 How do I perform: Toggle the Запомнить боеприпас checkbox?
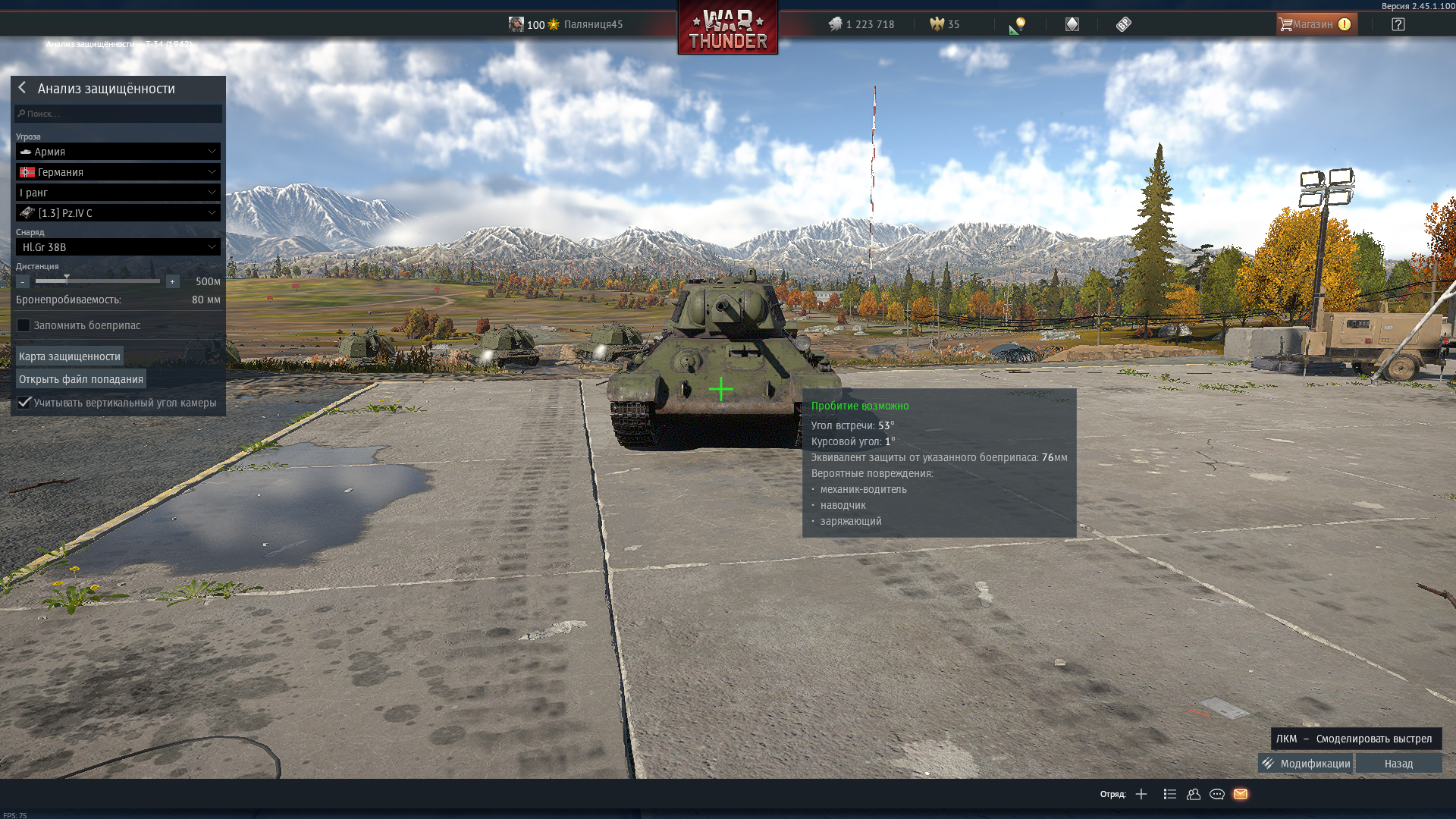[x=24, y=325]
